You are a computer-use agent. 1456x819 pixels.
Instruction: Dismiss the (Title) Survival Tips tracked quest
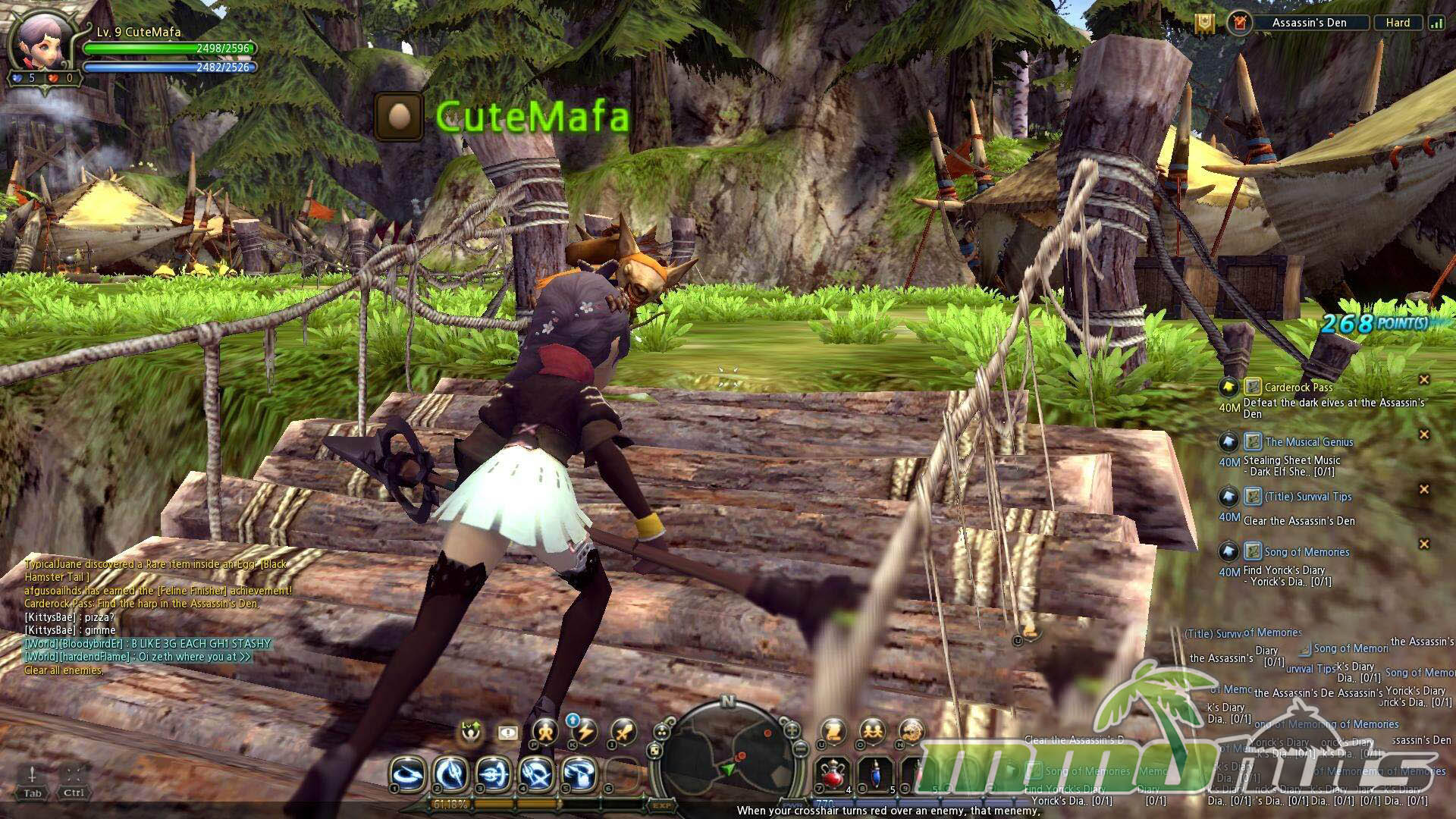point(1423,489)
